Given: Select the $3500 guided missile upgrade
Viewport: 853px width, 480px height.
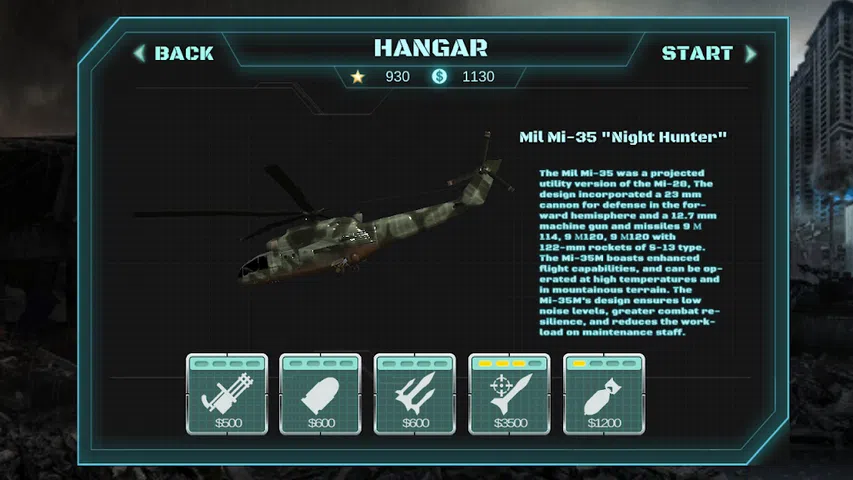Looking at the screenshot, I should click(x=509, y=395).
